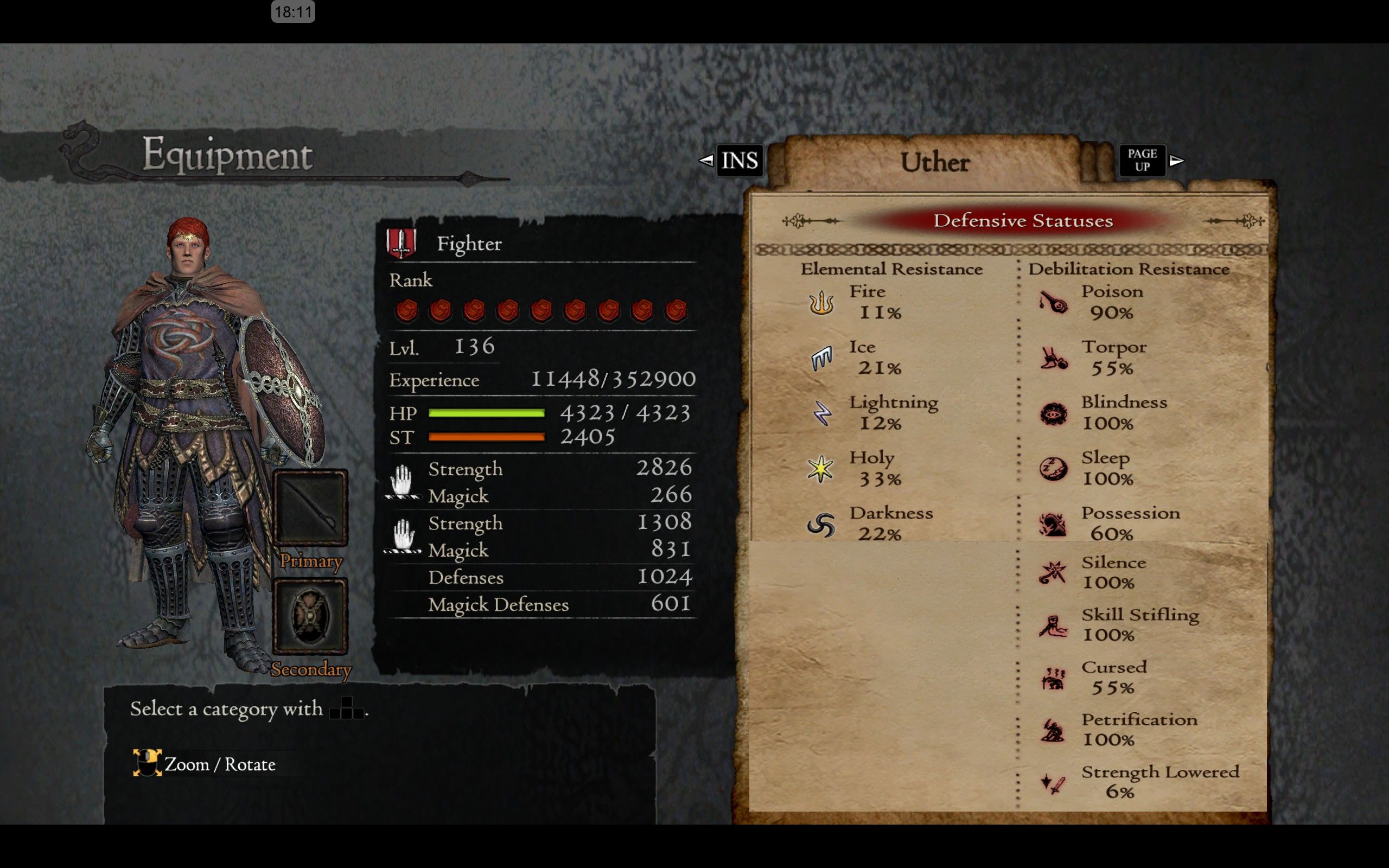
Task: Advance pages using the PAGE UP arrow
Action: point(1177,161)
